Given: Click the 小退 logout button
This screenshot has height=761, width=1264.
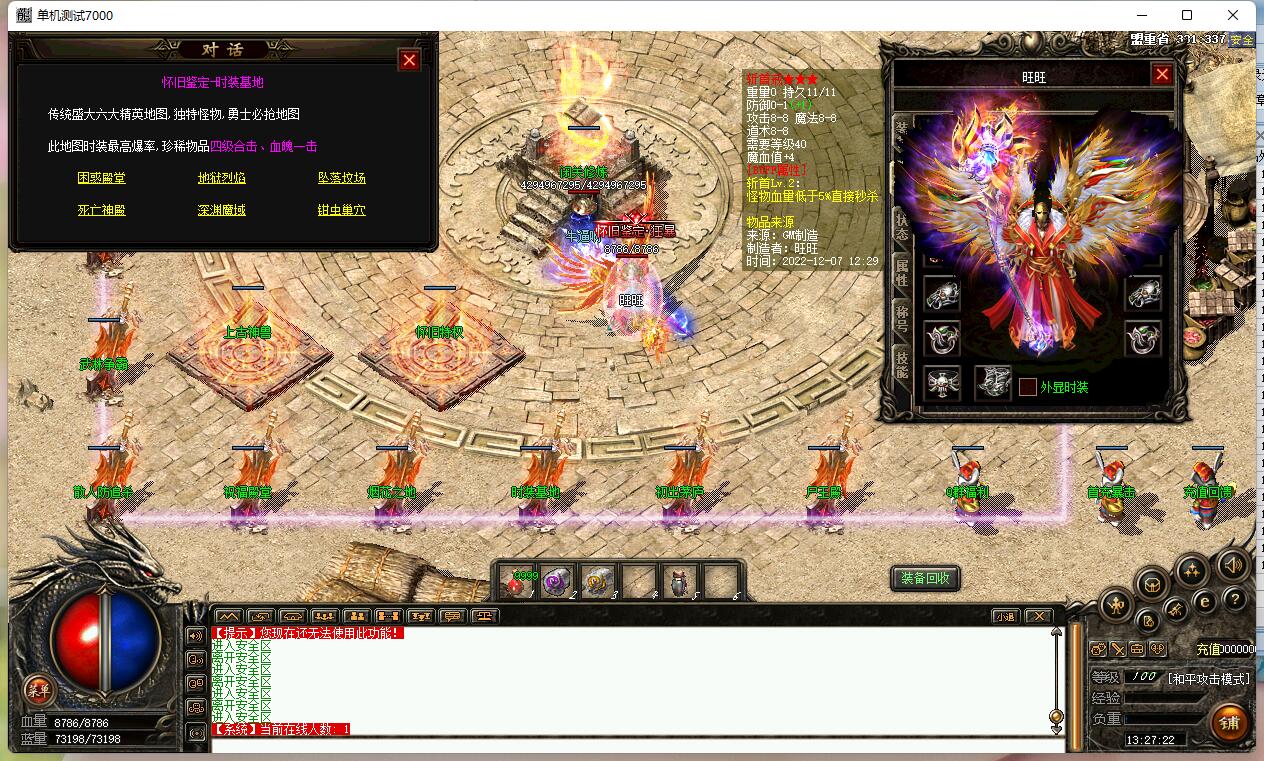Looking at the screenshot, I should coord(1005,616).
